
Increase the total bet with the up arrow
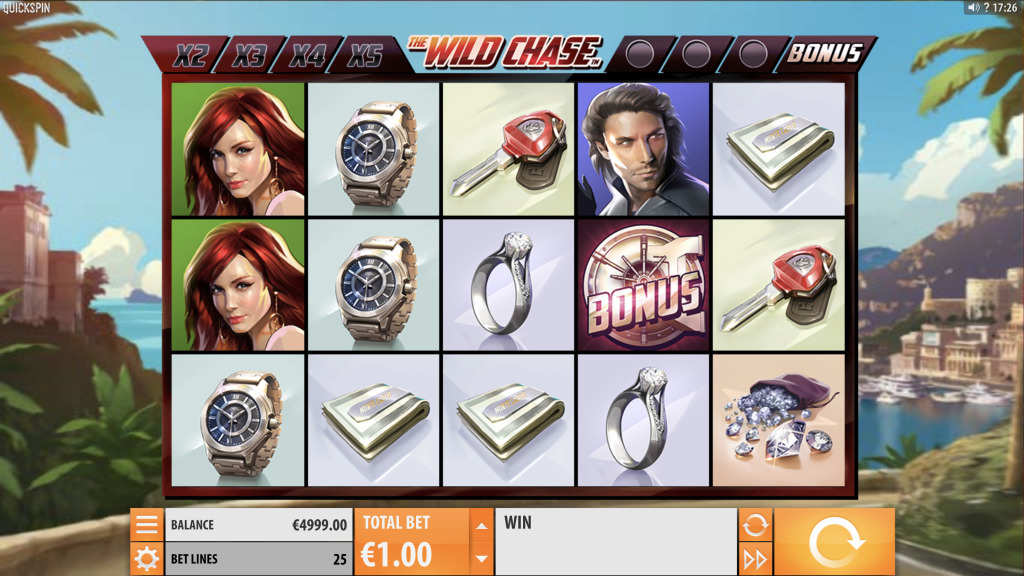click(x=482, y=525)
